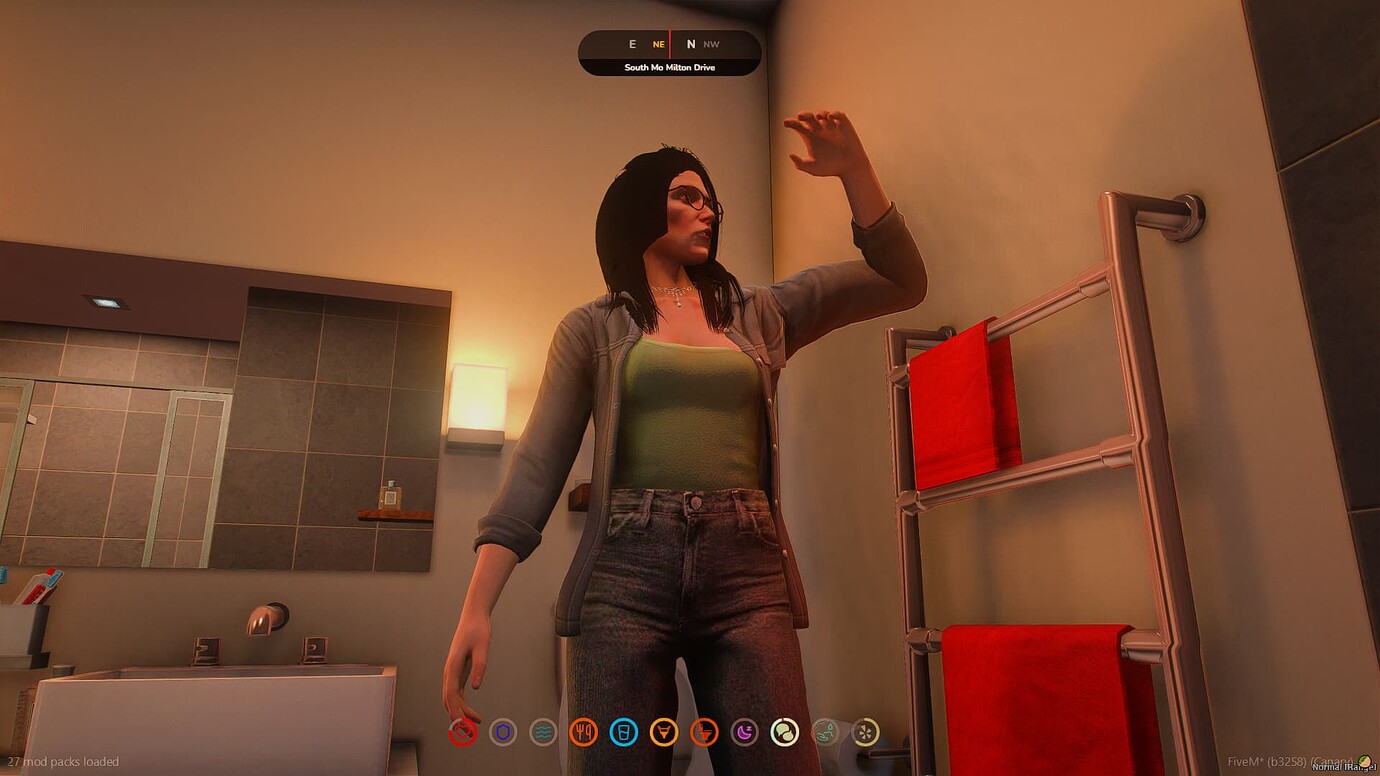The width and height of the screenshot is (1380, 776).
Task: Click the South Mo Milton Drive street label
Action: coord(668,66)
